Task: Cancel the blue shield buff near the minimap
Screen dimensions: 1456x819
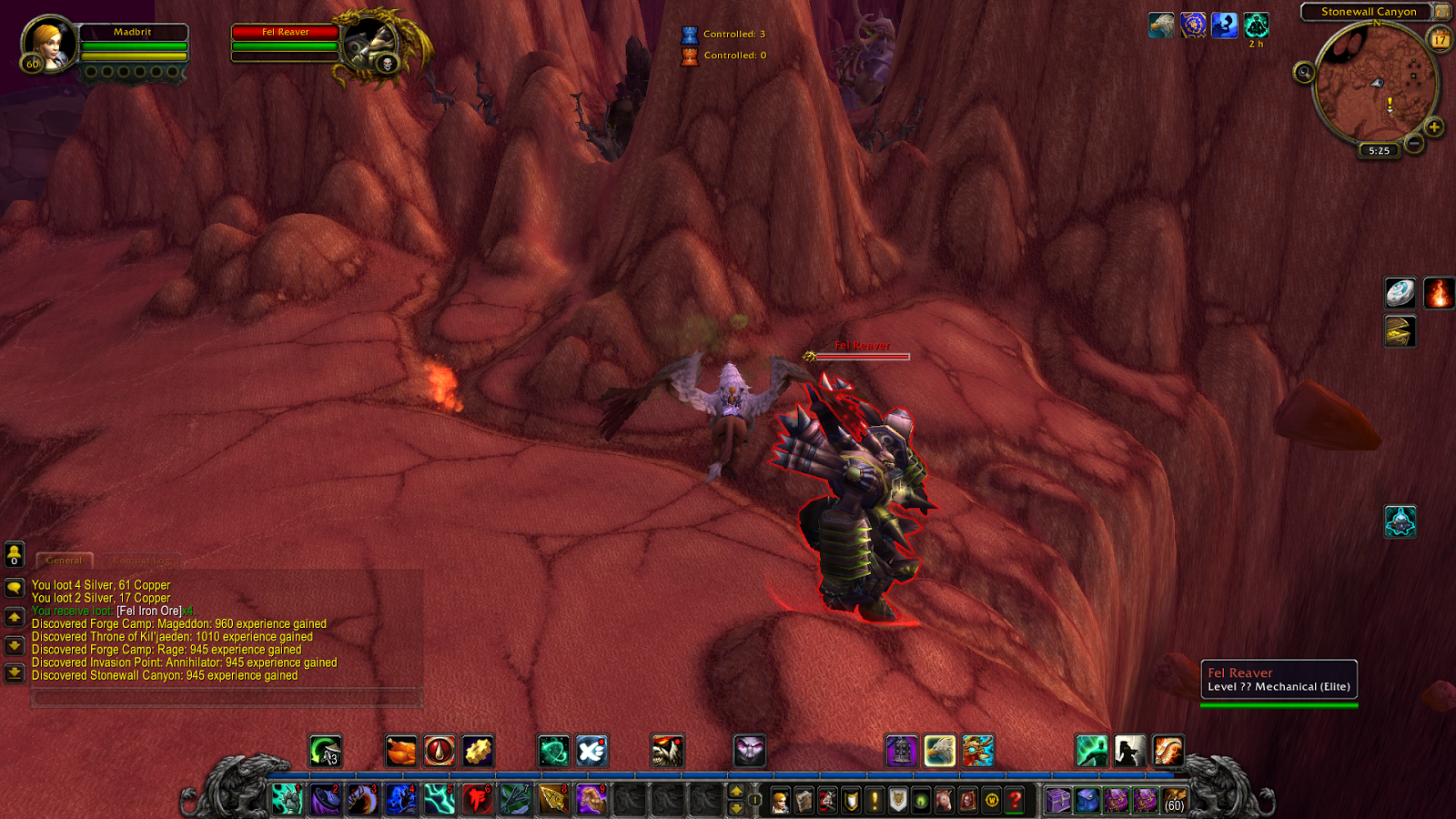Action: [x=1194, y=27]
